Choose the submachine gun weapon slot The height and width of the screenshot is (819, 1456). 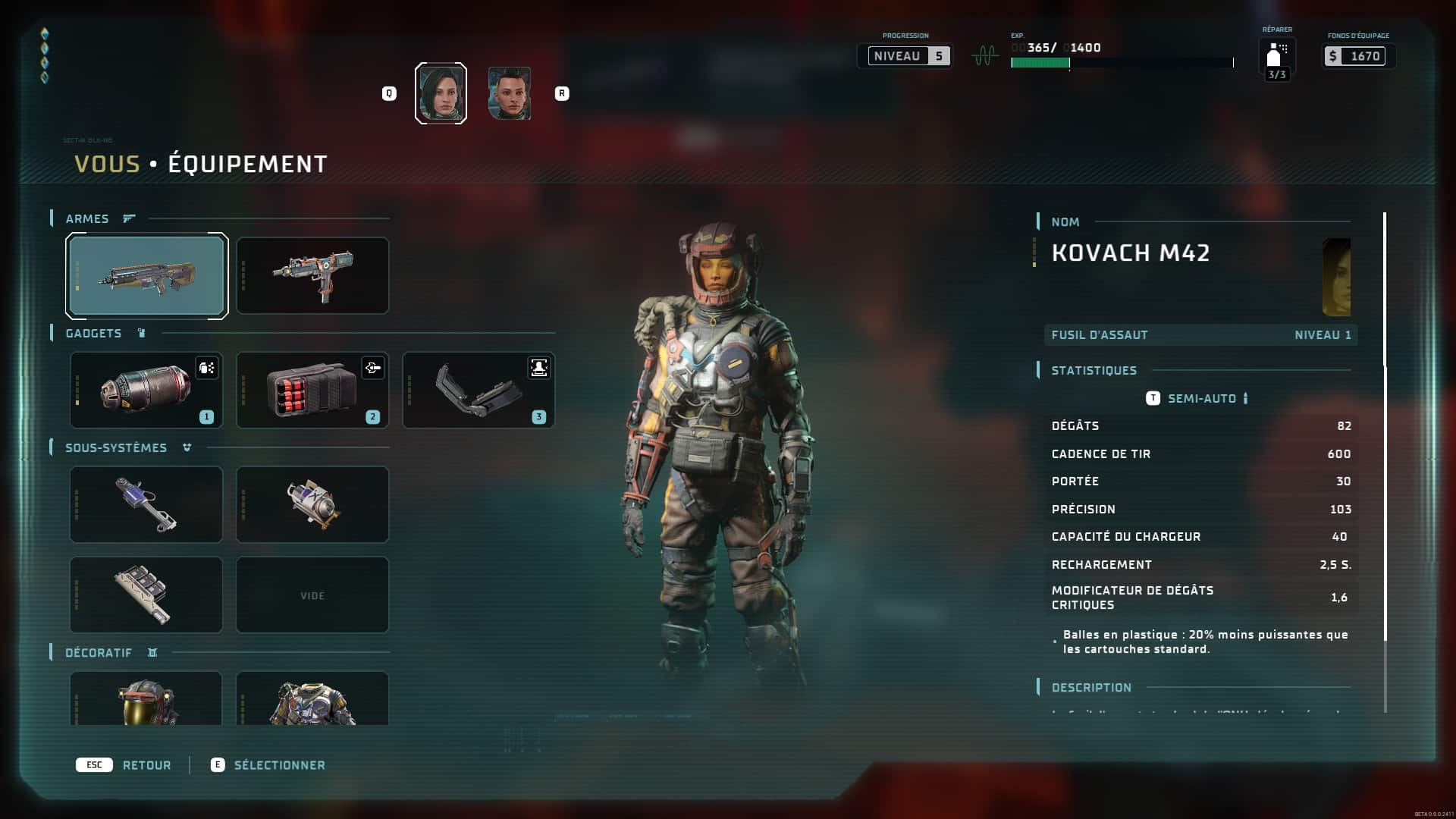[x=312, y=276]
